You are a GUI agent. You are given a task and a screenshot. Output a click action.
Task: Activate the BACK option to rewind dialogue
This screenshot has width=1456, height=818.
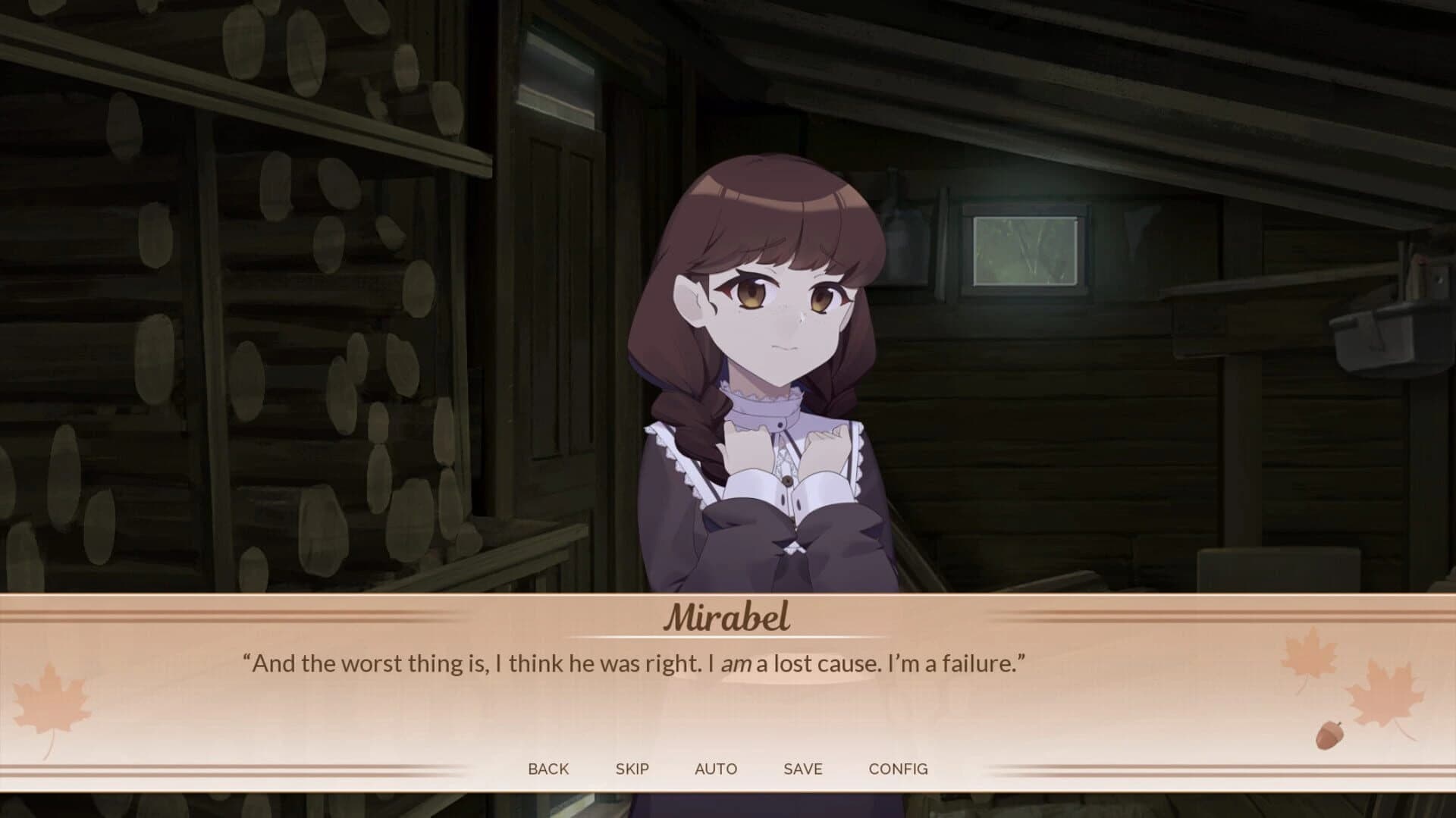548,769
